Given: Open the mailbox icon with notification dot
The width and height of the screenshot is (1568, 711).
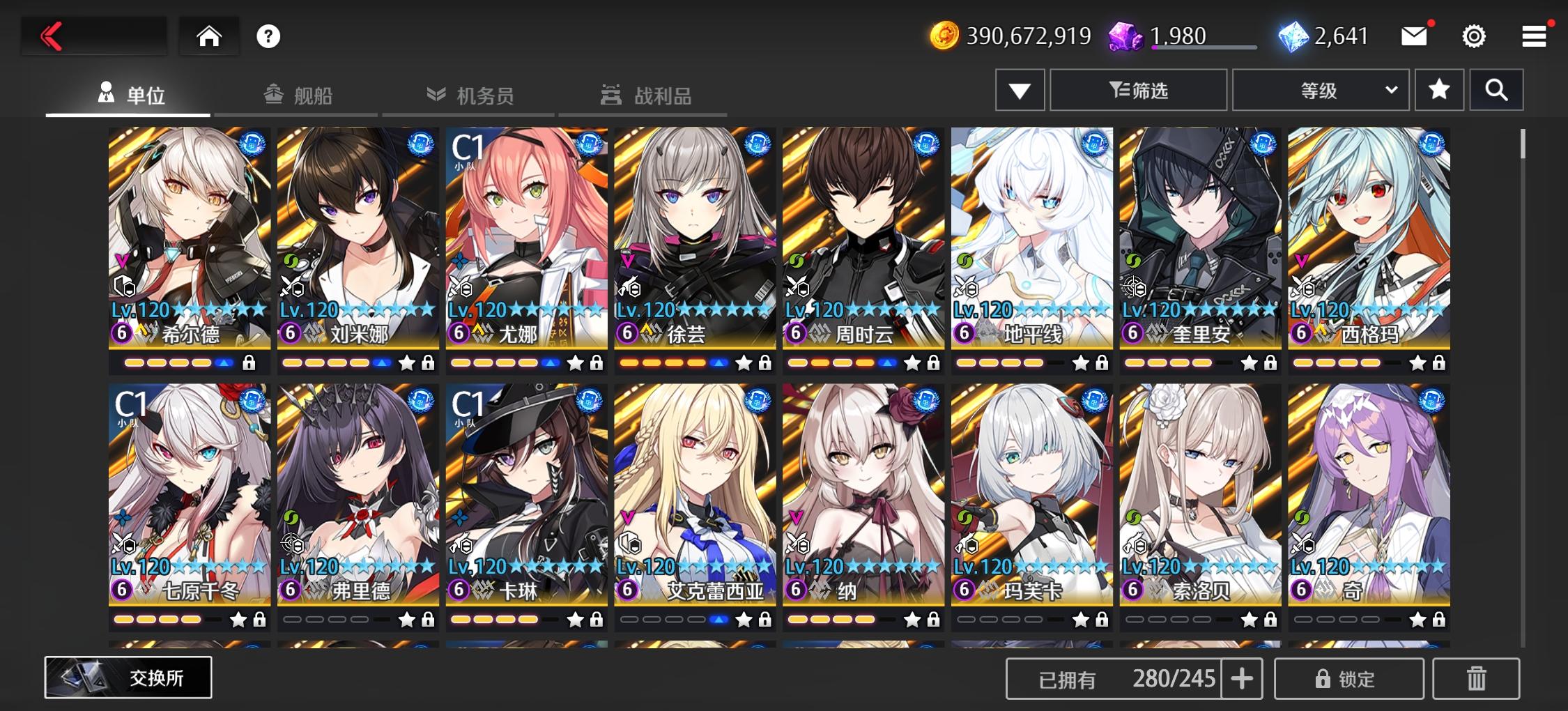Looking at the screenshot, I should [1414, 35].
